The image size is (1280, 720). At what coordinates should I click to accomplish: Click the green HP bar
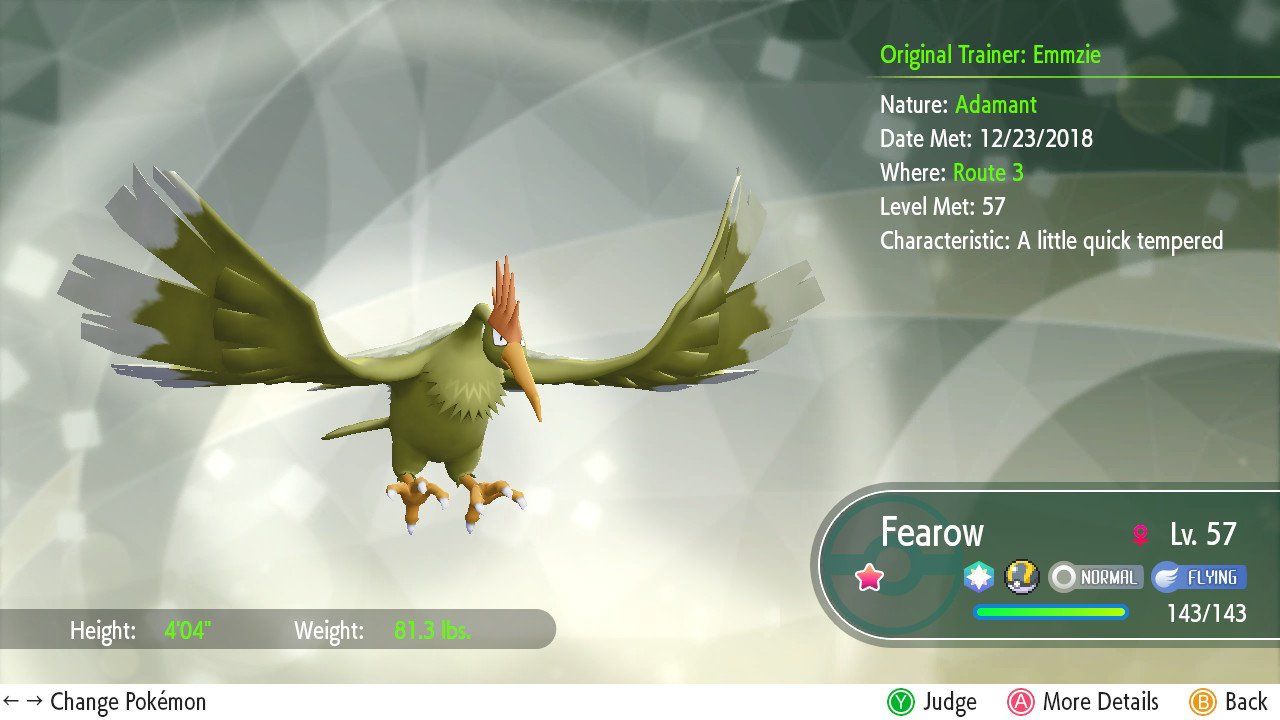tap(1051, 613)
